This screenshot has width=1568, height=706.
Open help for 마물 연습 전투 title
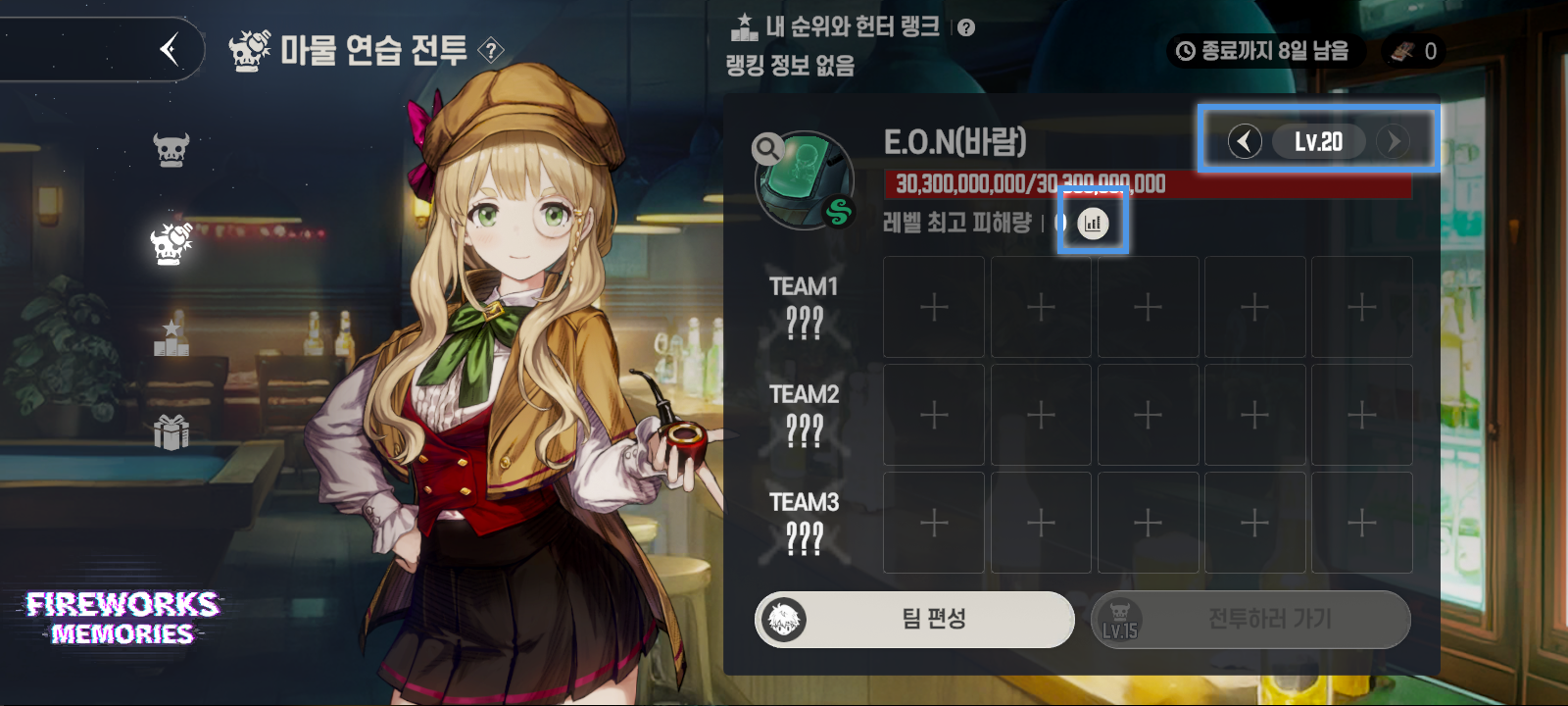pos(491,50)
